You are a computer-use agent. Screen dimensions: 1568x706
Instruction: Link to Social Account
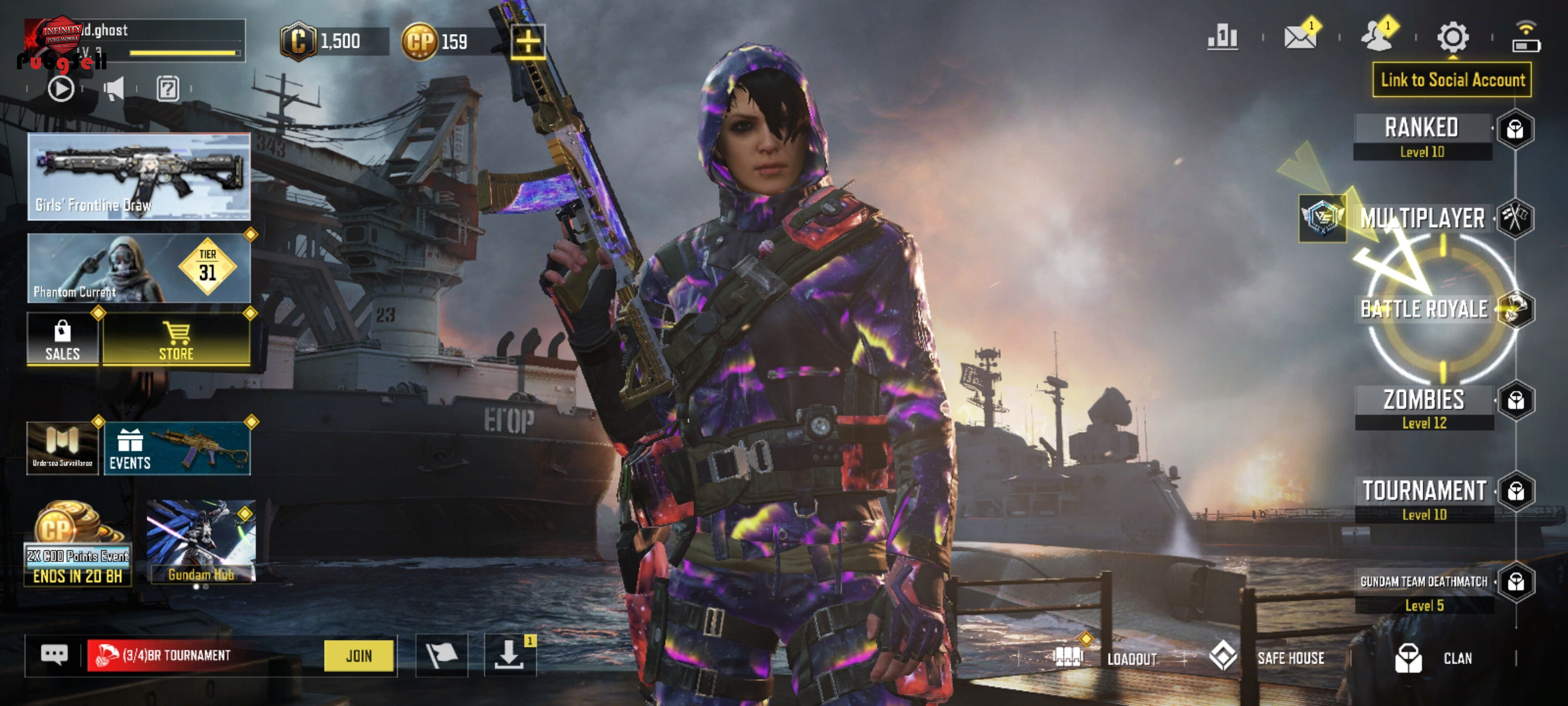click(1452, 80)
